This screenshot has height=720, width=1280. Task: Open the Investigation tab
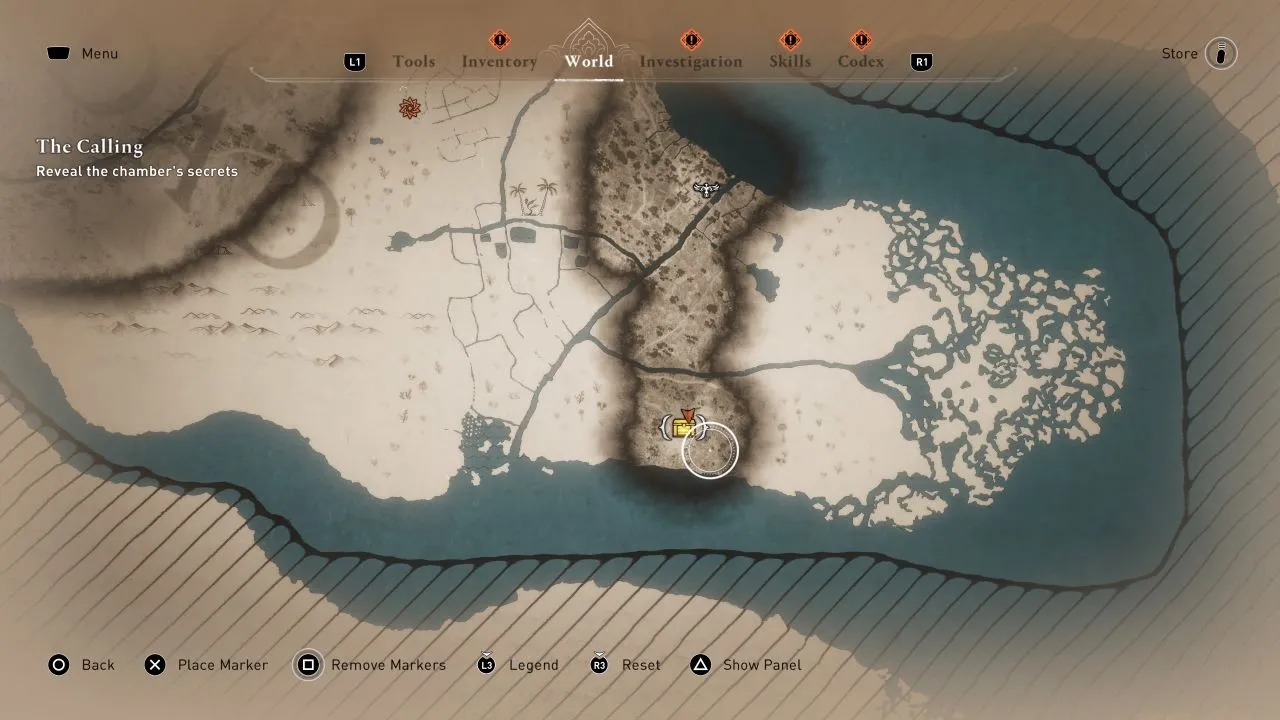tap(690, 61)
